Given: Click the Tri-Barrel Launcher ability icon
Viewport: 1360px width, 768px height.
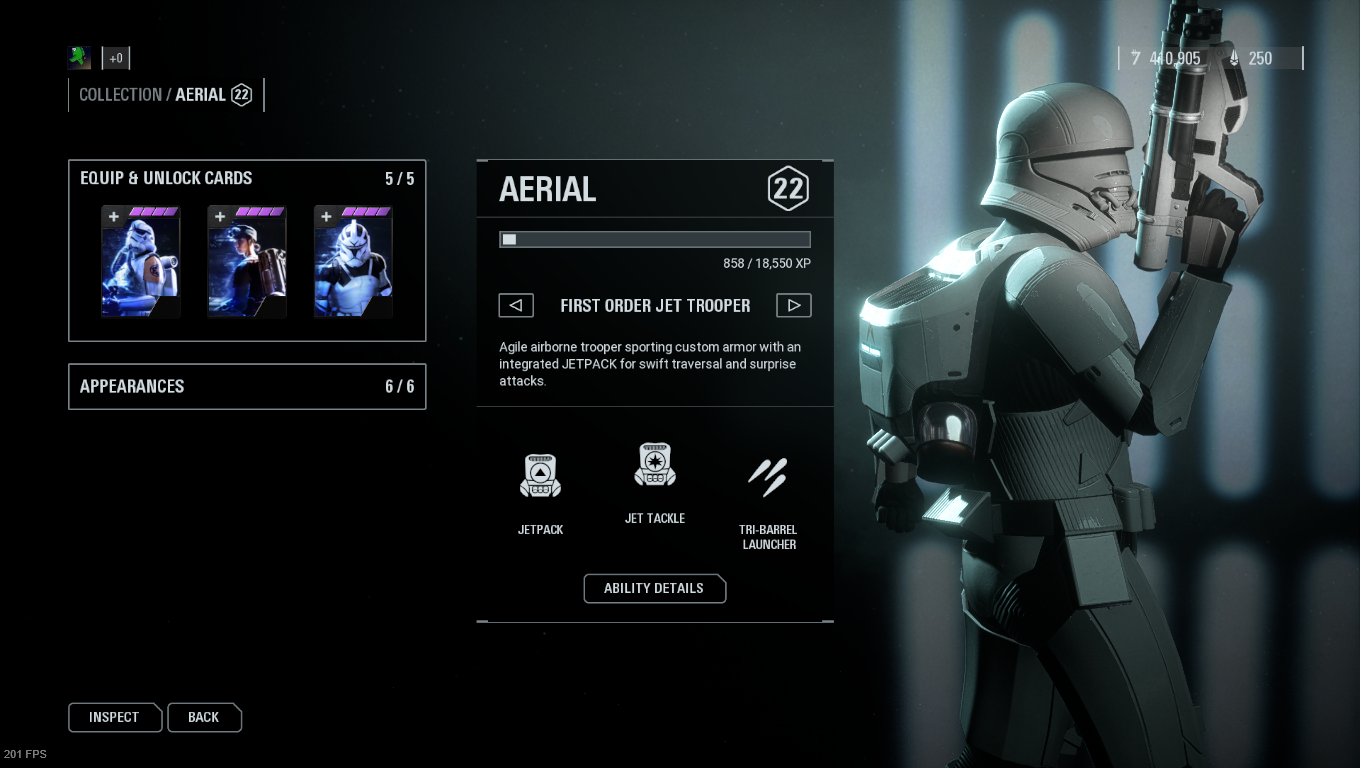Looking at the screenshot, I should click(x=768, y=477).
